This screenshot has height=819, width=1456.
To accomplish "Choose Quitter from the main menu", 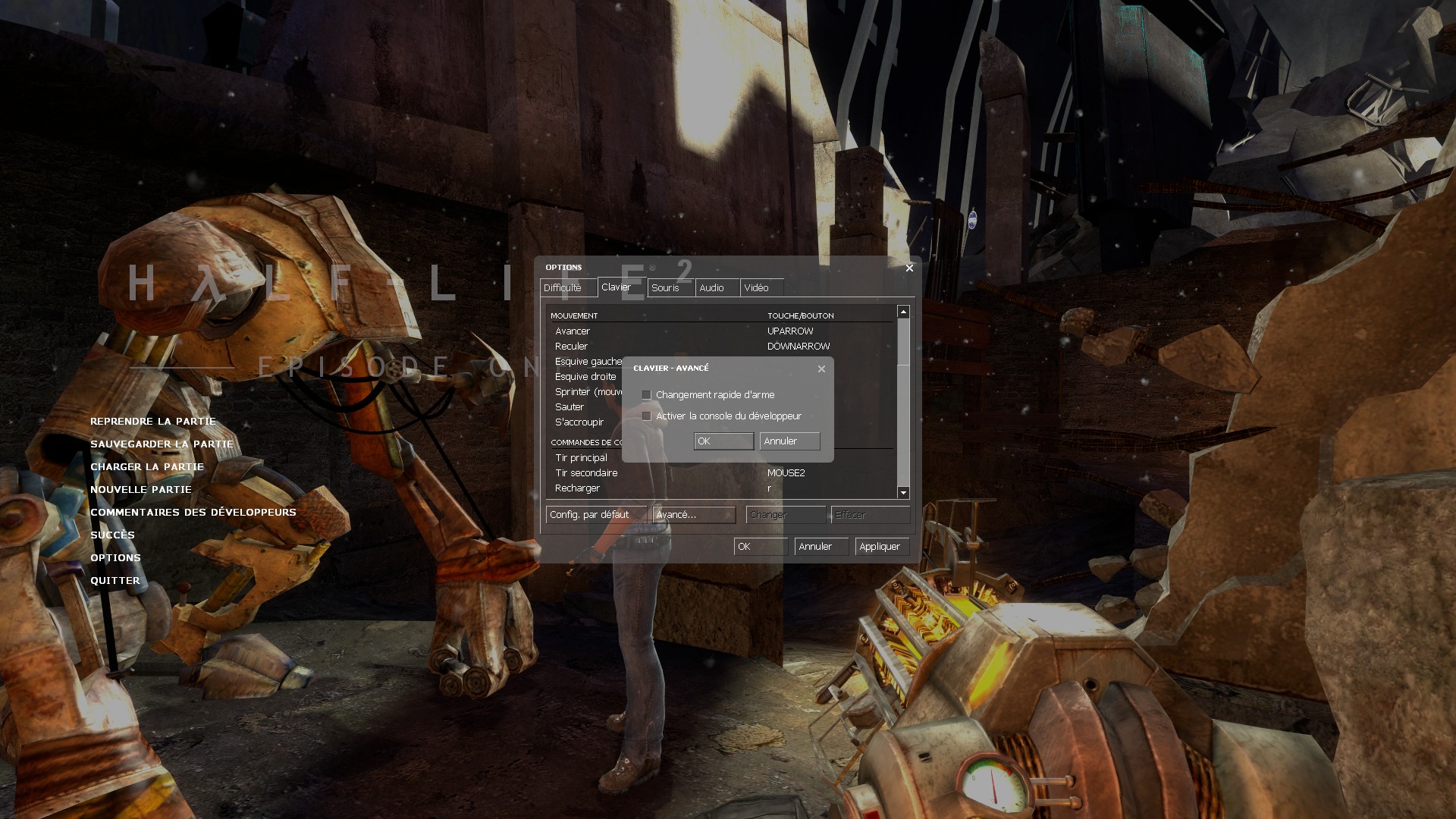I will [x=115, y=581].
